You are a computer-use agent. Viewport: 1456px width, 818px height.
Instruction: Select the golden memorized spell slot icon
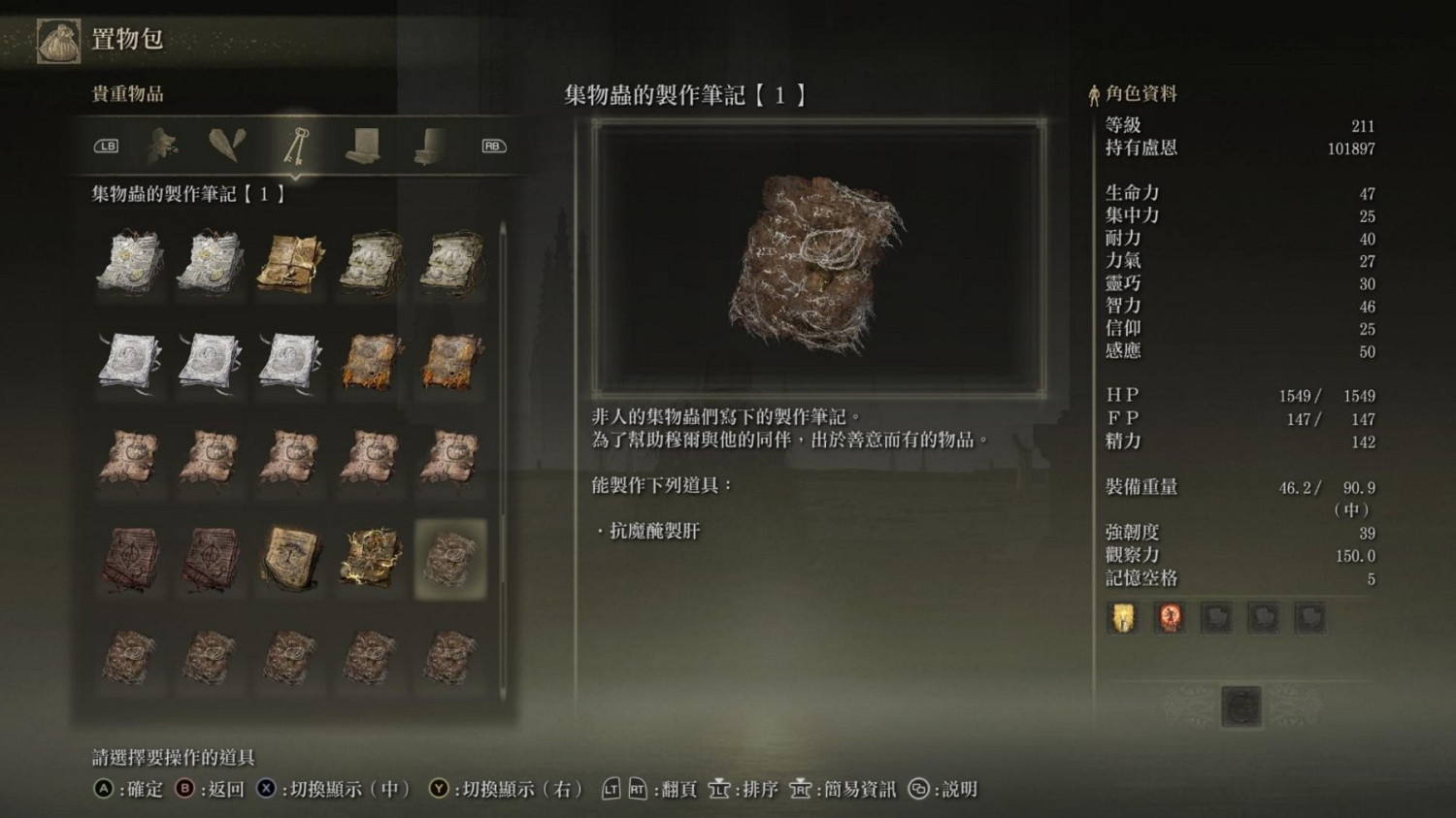(x=1123, y=617)
